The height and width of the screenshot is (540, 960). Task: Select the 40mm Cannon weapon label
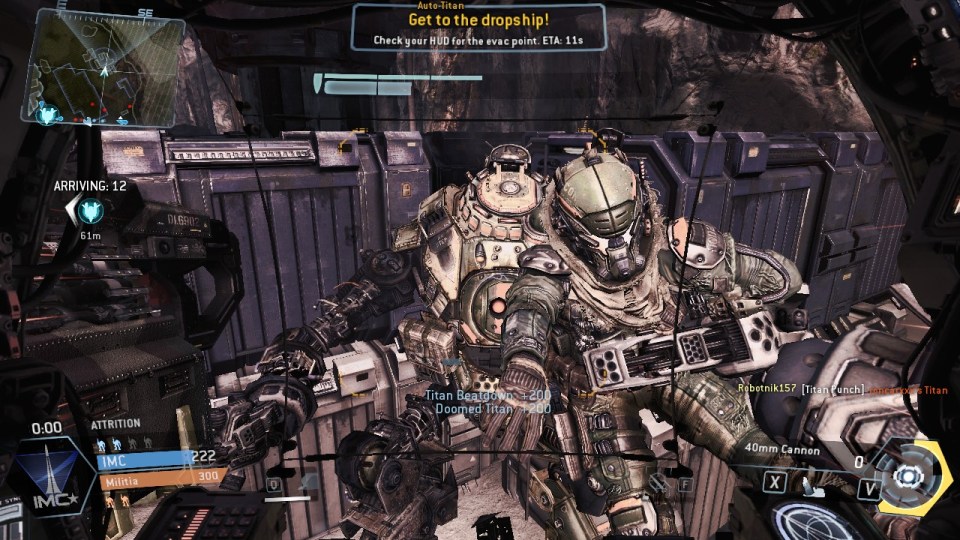click(782, 451)
